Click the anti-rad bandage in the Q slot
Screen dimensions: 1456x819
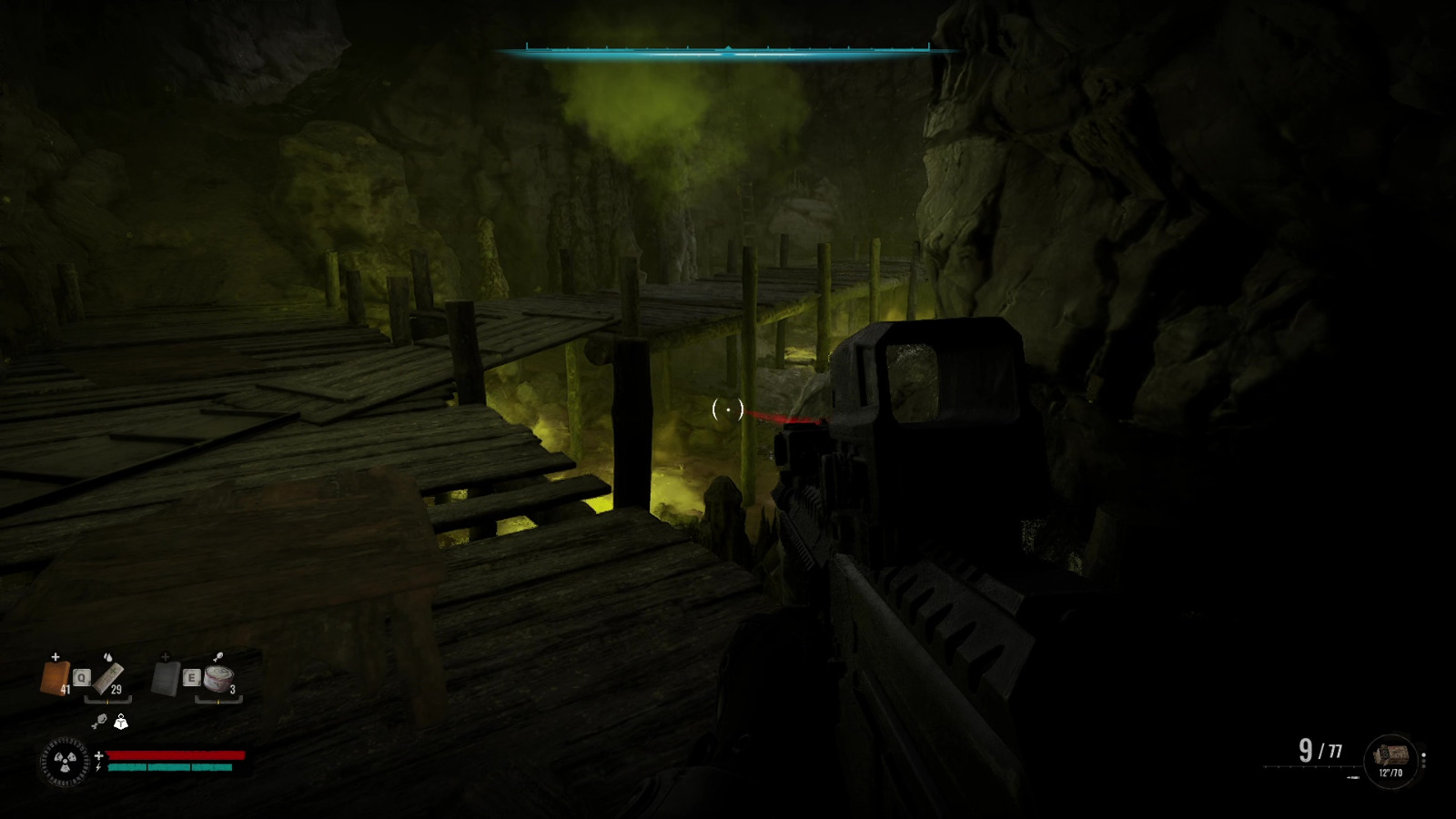point(107,677)
